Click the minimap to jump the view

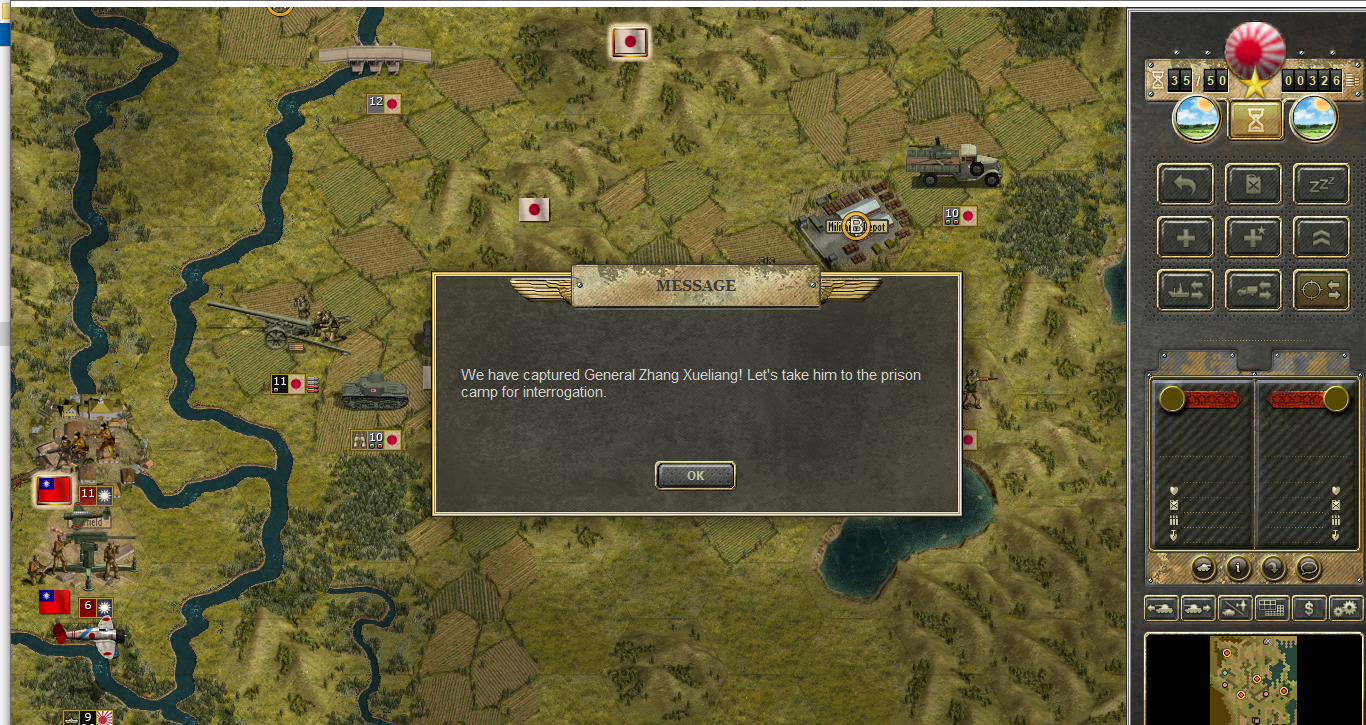[x=1253, y=680]
